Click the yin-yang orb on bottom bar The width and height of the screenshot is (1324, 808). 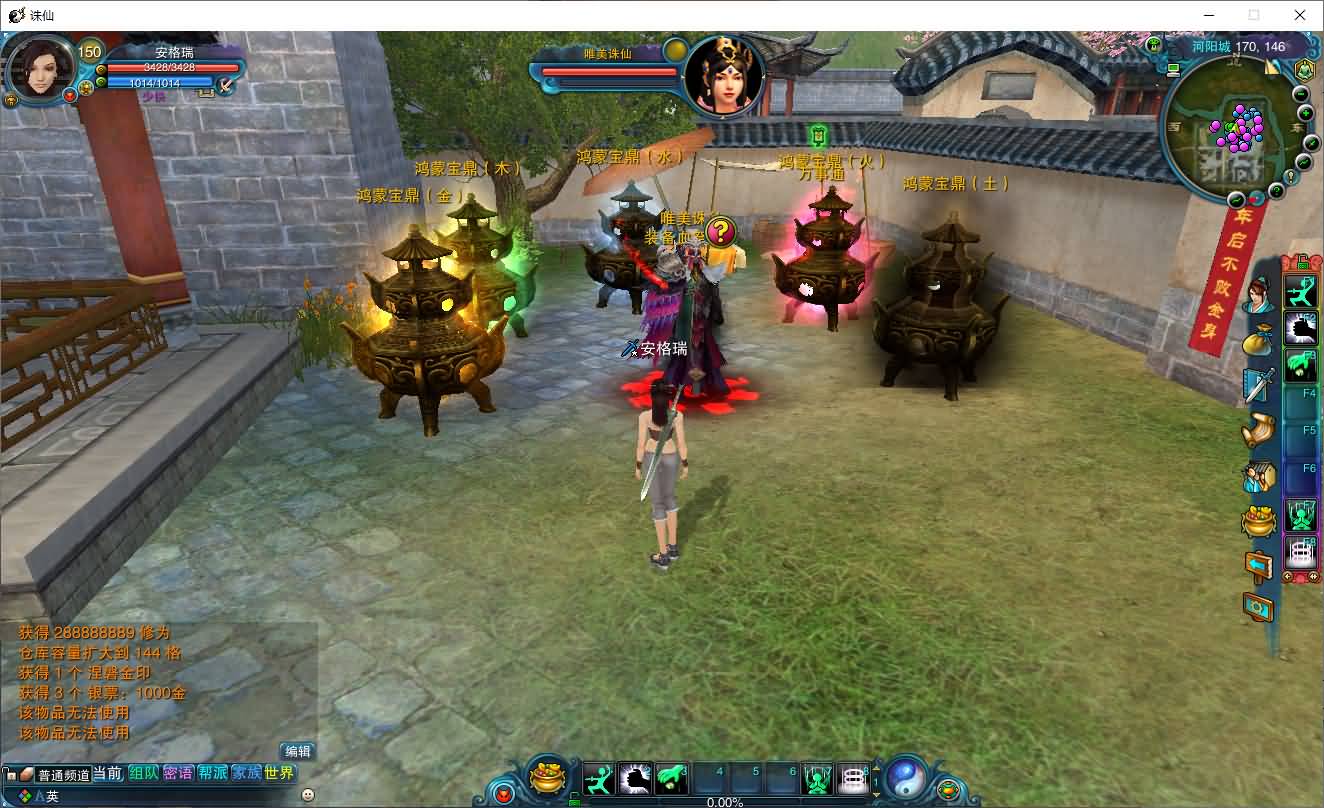906,776
